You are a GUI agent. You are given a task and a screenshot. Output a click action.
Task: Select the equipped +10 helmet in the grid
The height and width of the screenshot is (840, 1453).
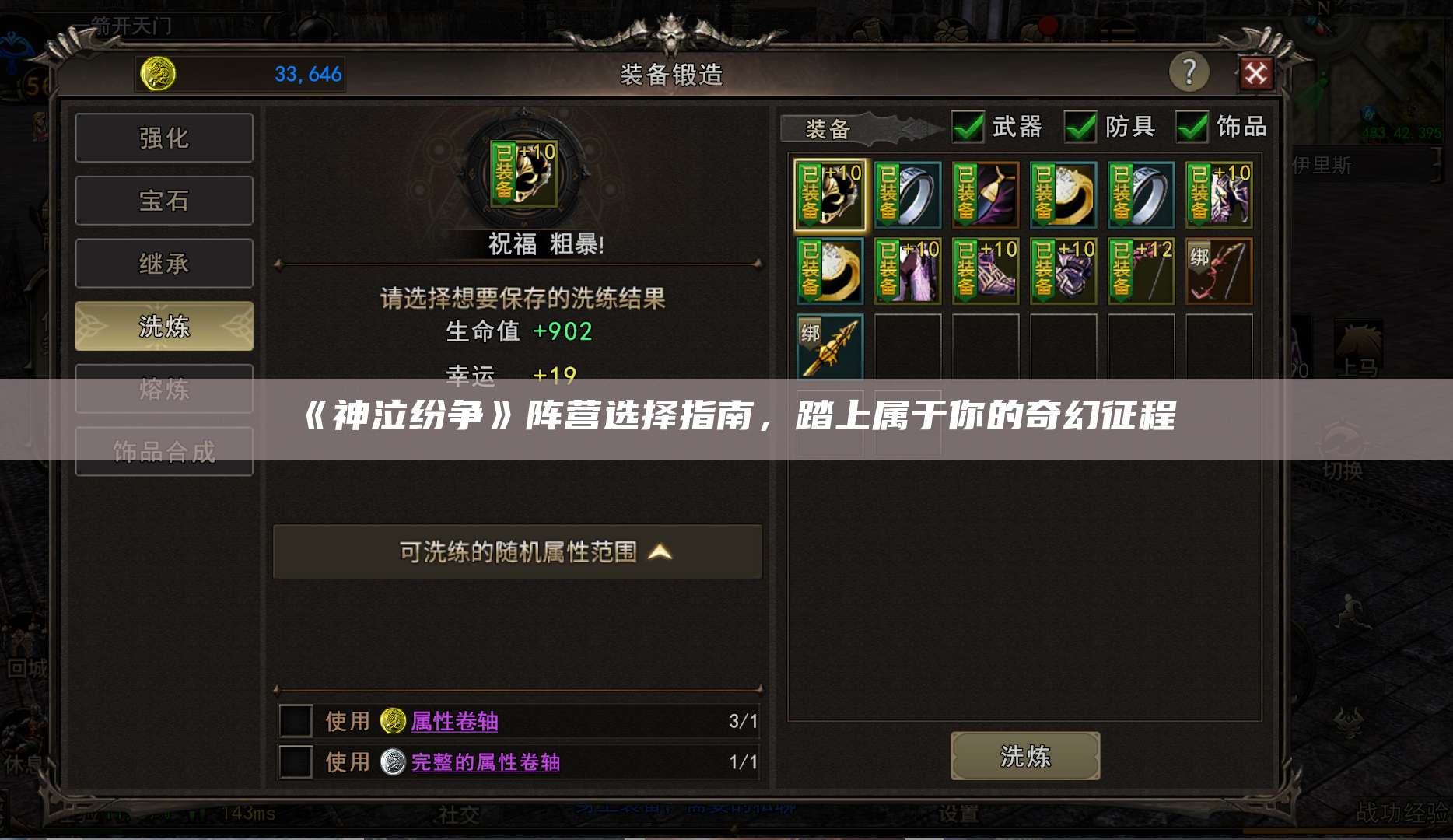[x=830, y=194]
